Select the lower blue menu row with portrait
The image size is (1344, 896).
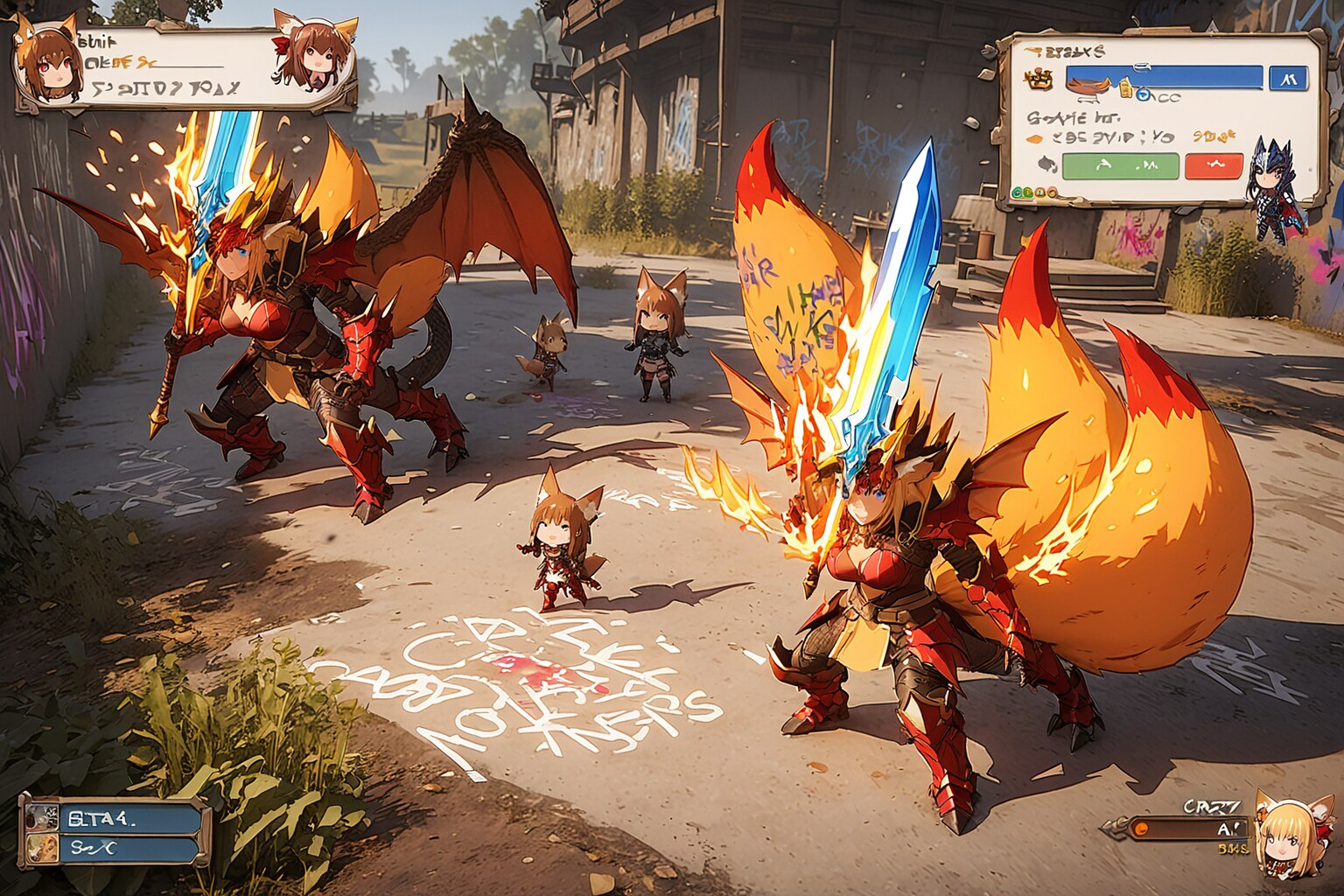tap(114, 847)
